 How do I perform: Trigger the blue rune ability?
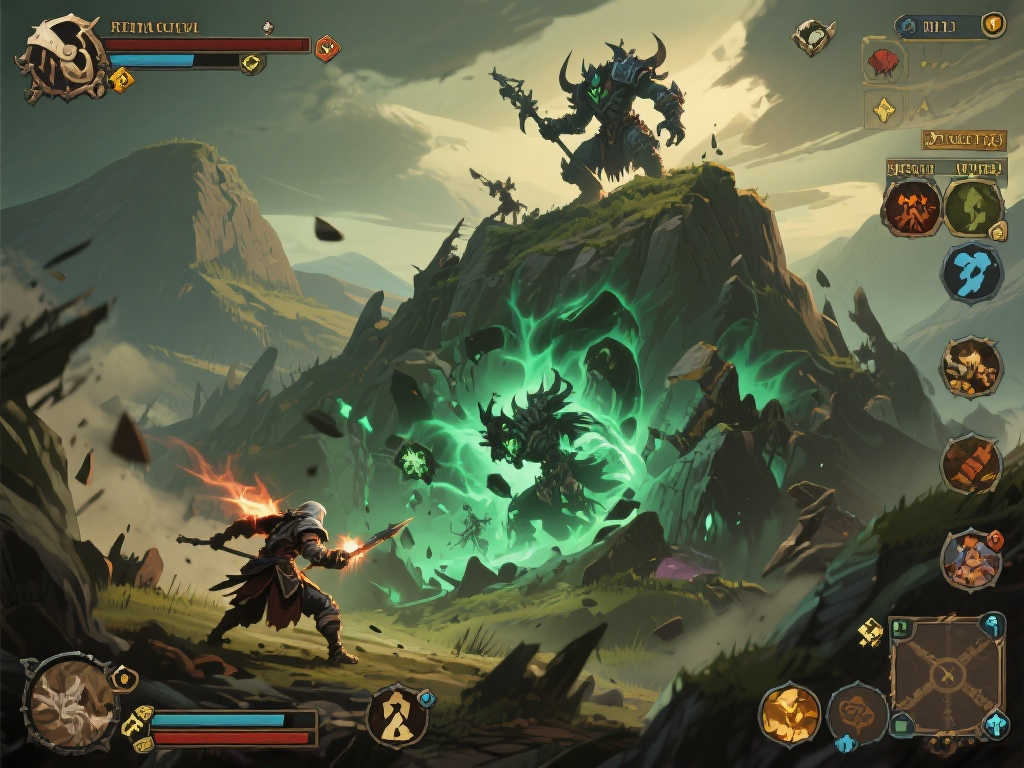(971, 272)
